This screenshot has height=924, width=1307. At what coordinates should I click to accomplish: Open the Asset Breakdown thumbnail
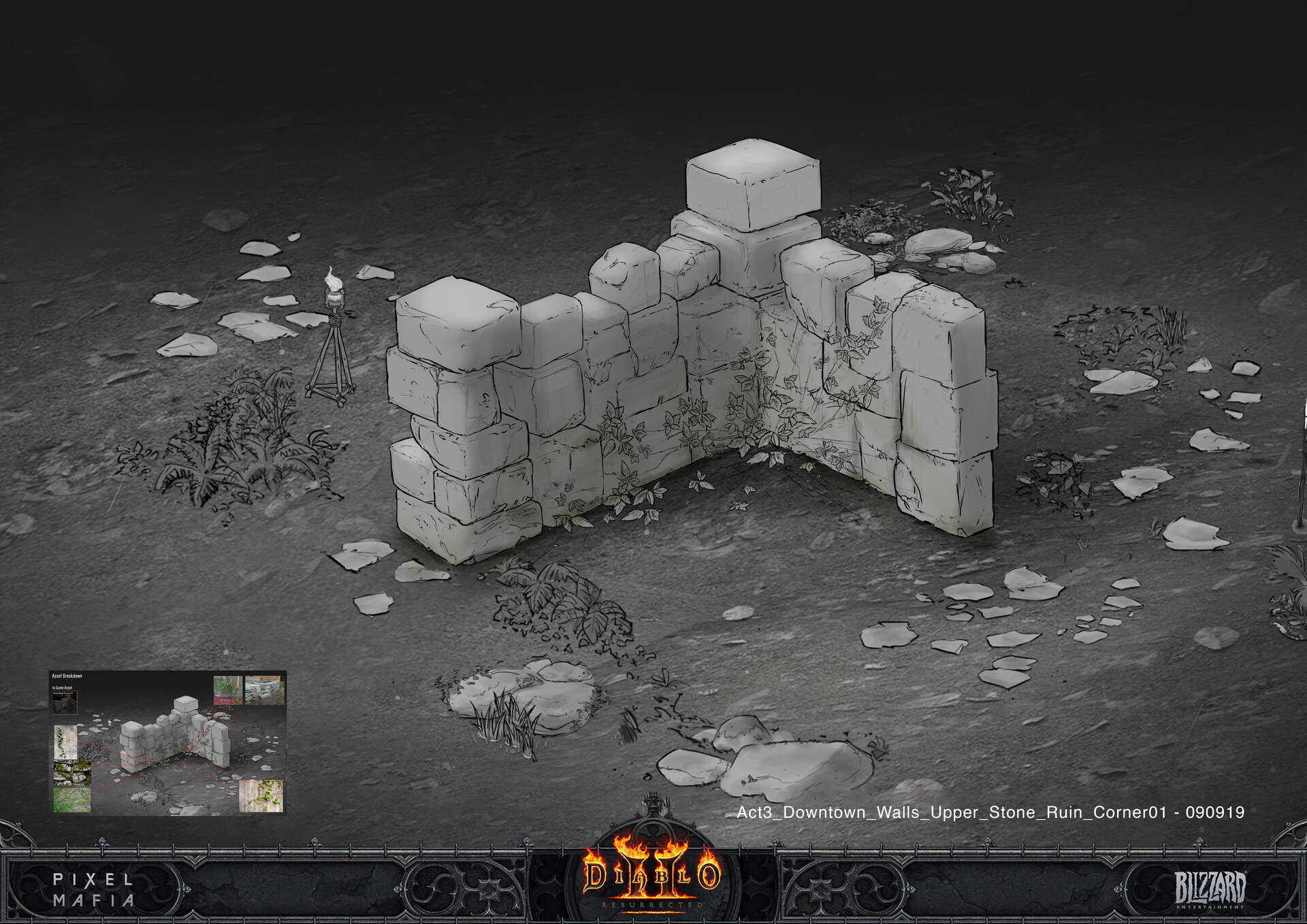pos(167,742)
